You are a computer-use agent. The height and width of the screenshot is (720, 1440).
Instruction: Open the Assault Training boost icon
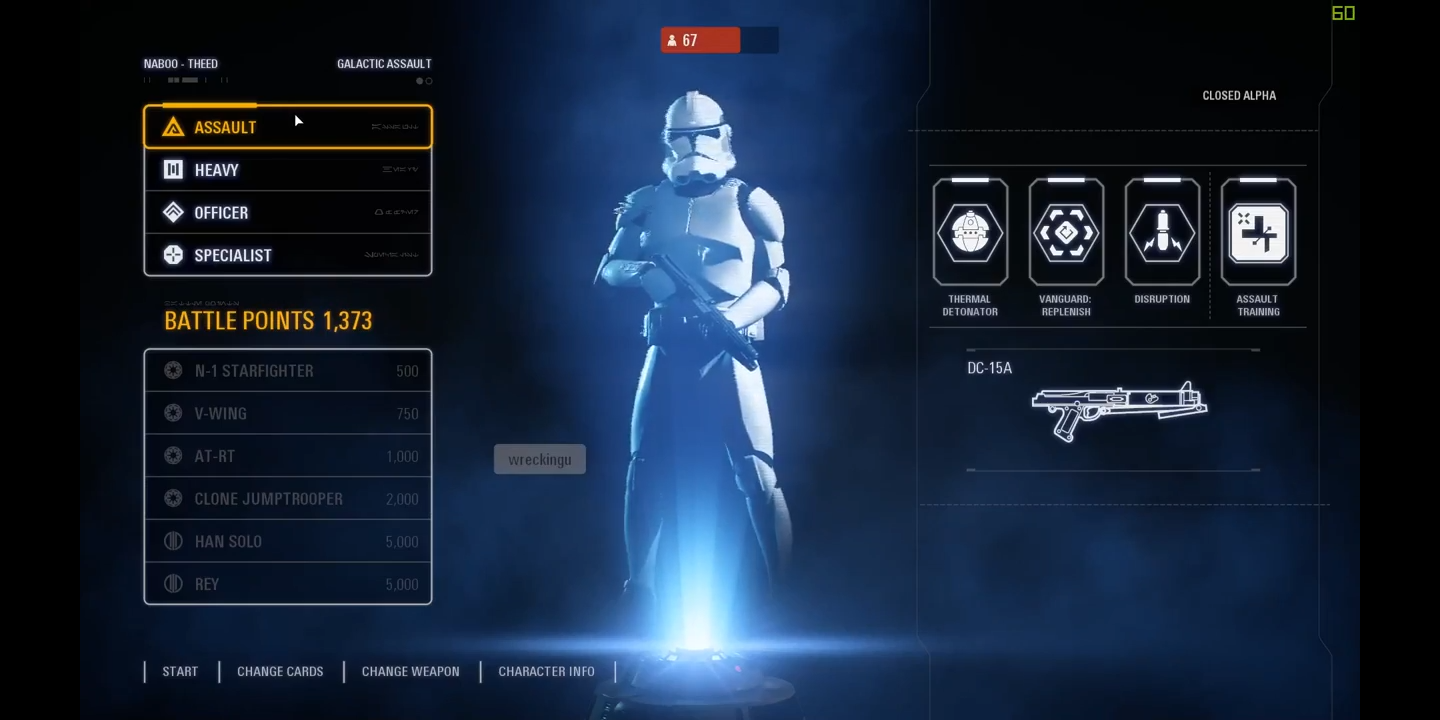tap(1258, 232)
